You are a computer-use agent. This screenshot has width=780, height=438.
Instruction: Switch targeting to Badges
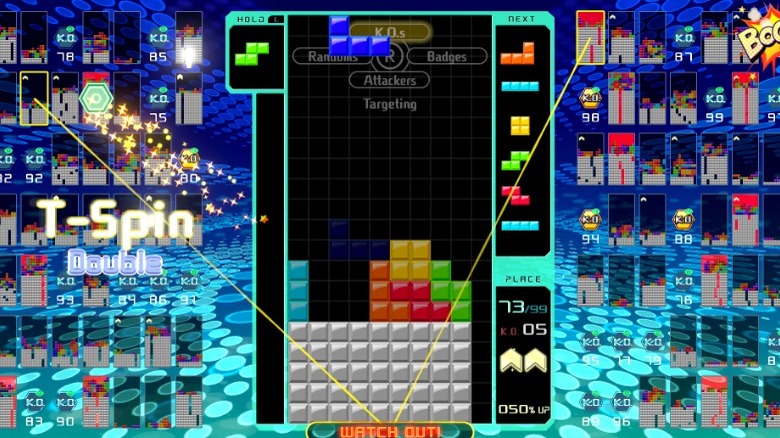point(447,57)
